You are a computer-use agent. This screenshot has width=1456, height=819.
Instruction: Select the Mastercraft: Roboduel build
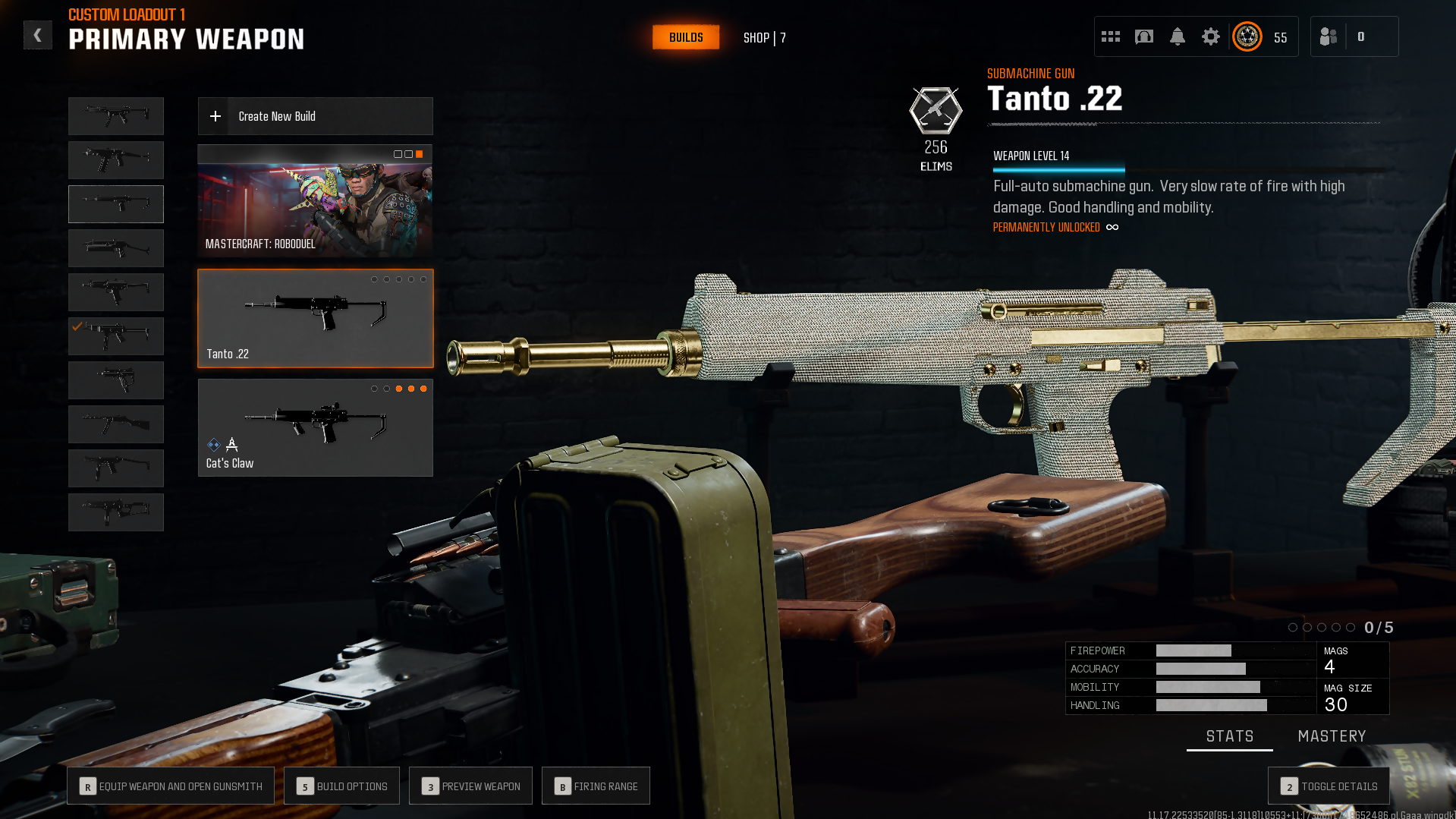(315, 201)
